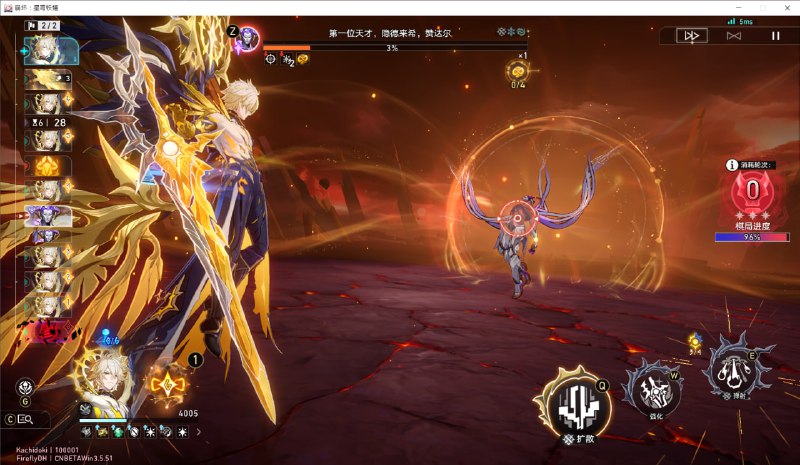800x465 pixels.
Task: Pause the battle
Action: coord(775,36)
